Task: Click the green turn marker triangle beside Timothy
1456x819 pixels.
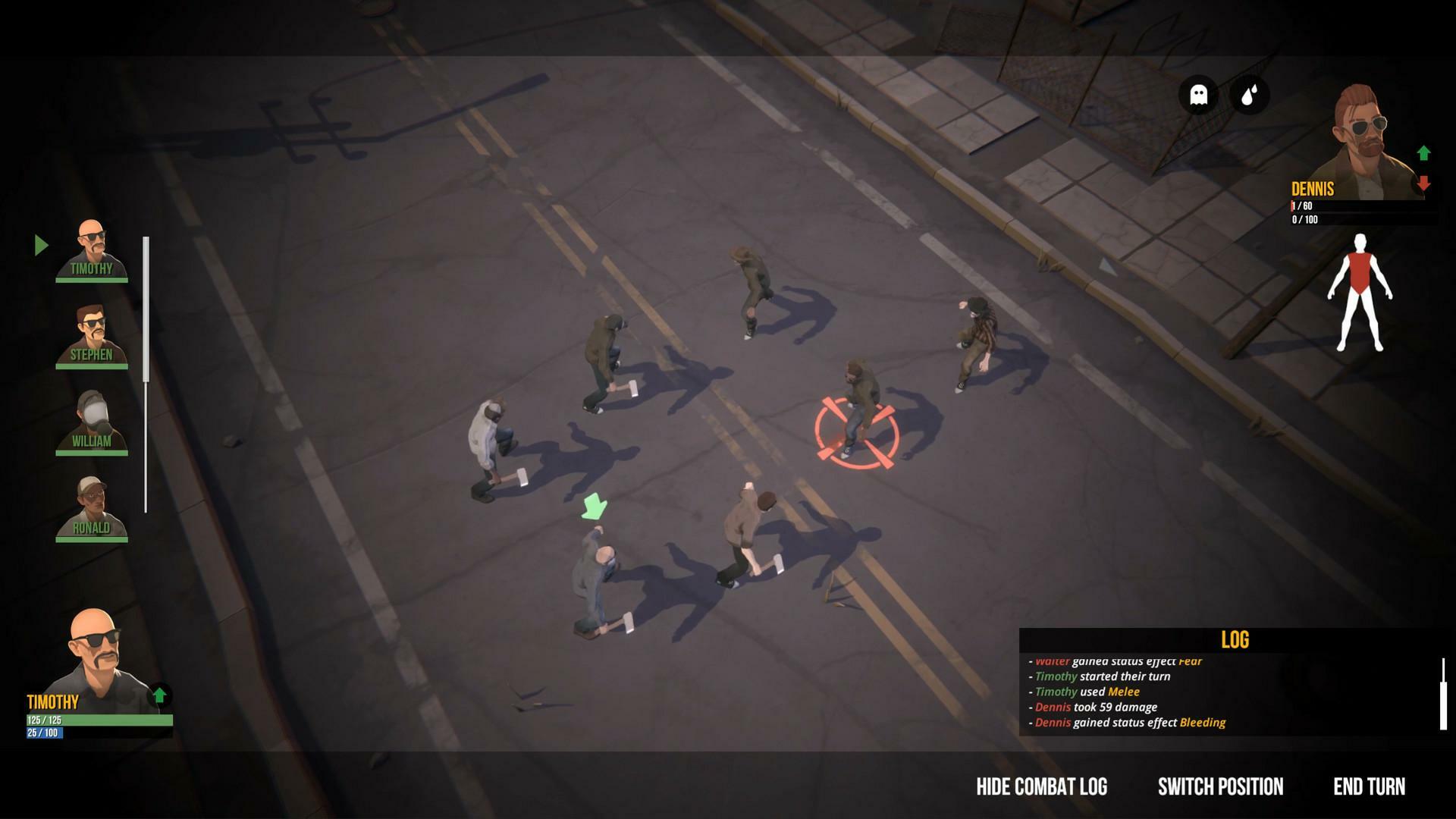Action: coord(42,244)
